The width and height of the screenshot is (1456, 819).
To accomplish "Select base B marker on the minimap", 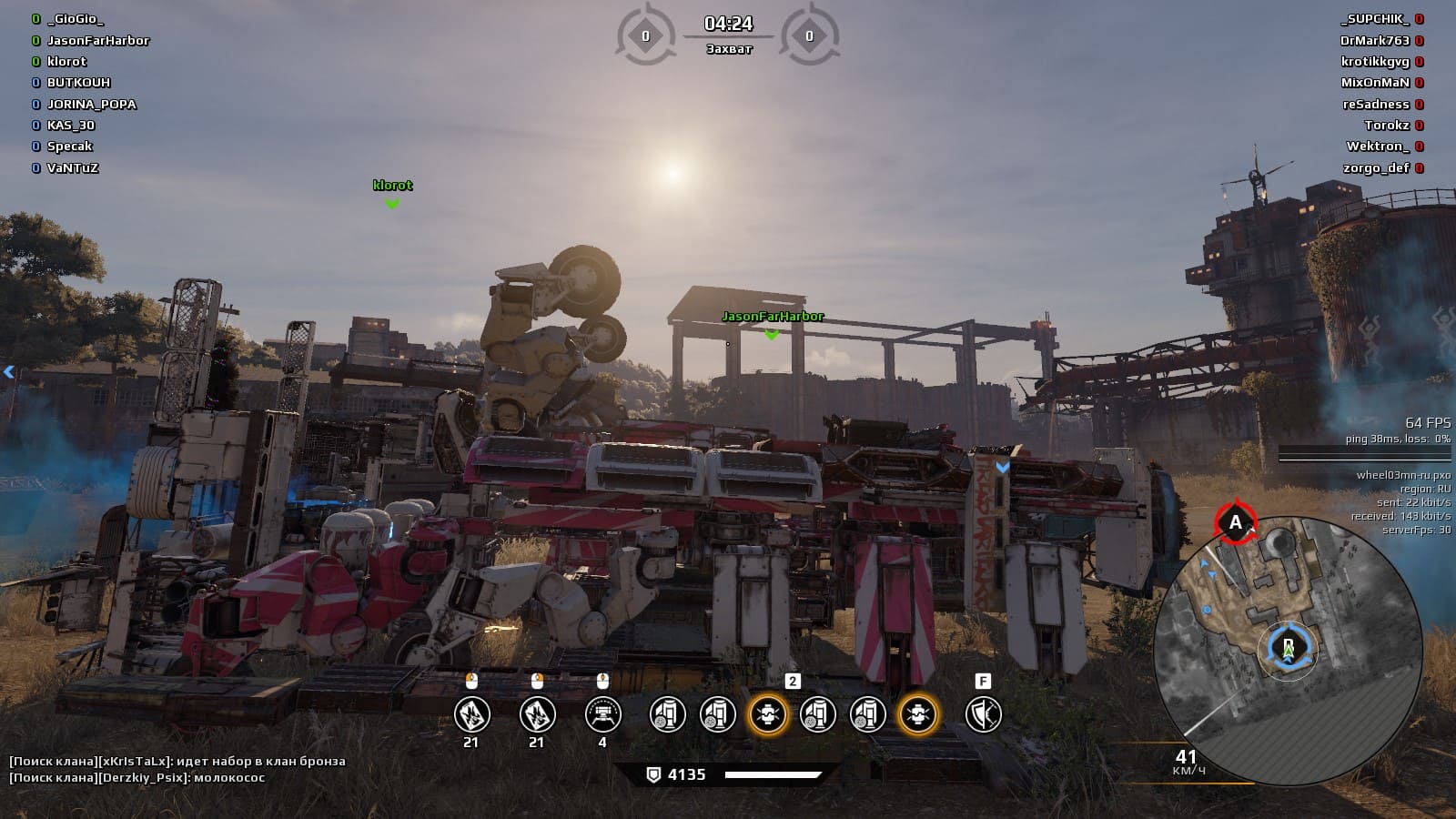I will pos(1288,648).
